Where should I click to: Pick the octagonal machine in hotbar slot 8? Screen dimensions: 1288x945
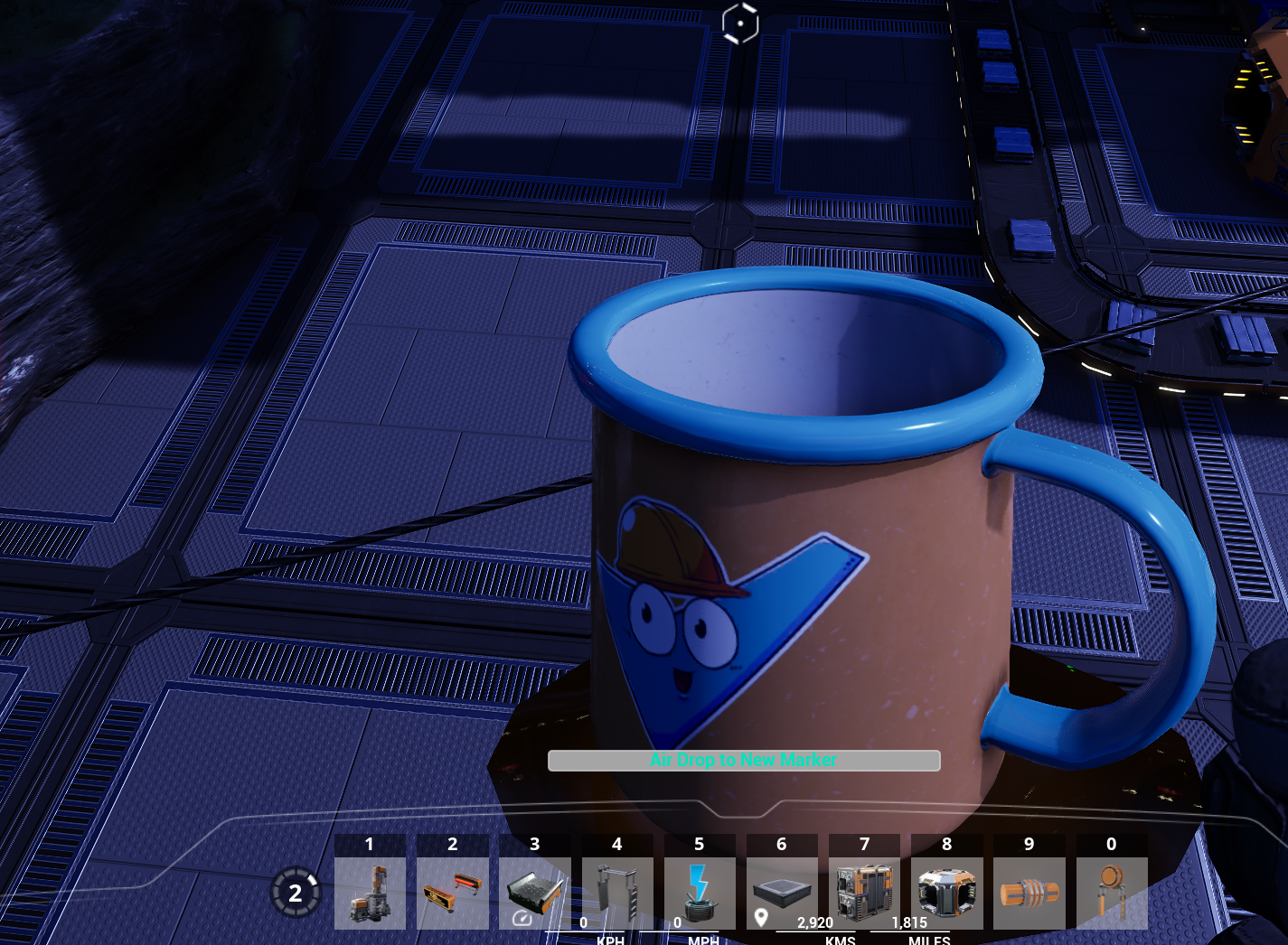pyautogui.click(x=946, y=893)
